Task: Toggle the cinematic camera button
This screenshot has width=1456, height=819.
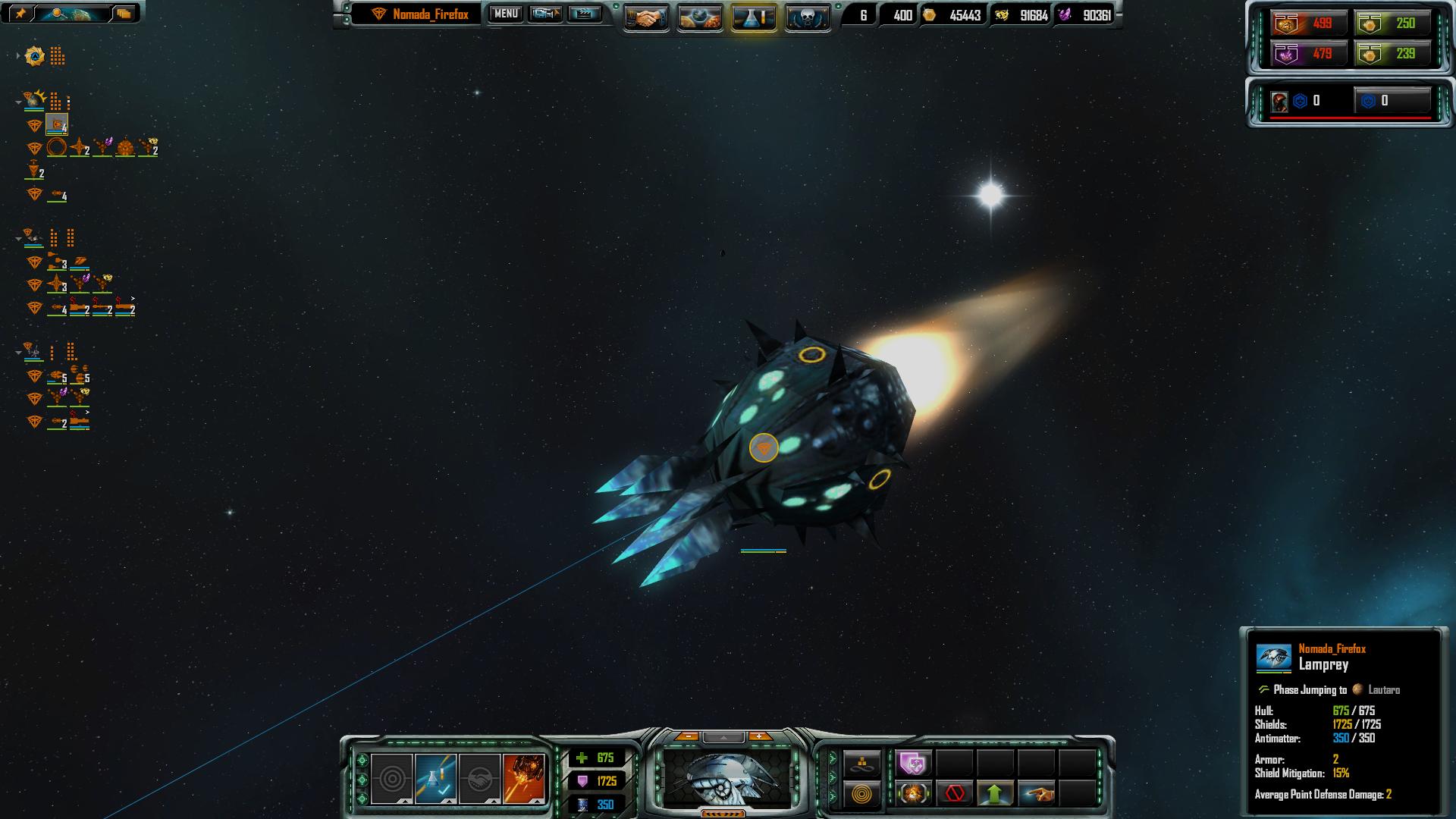Action: (x=545, y=14)
